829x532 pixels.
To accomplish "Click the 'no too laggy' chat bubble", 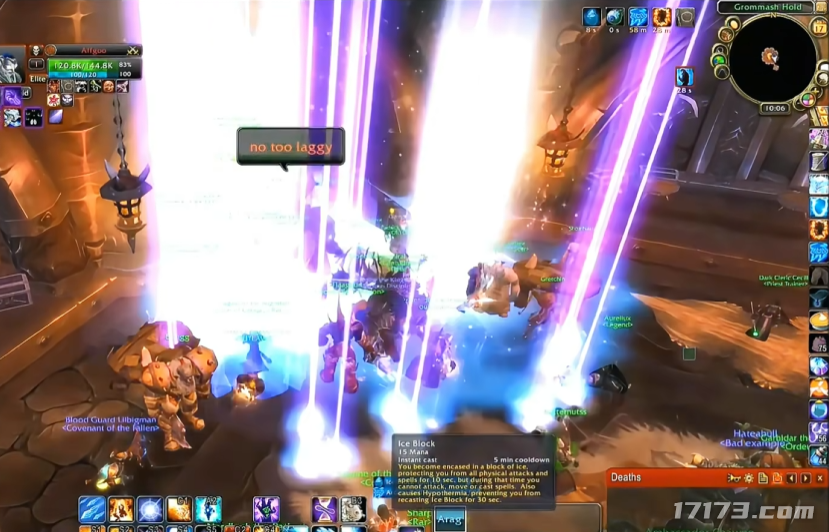I will click(290, 147).
